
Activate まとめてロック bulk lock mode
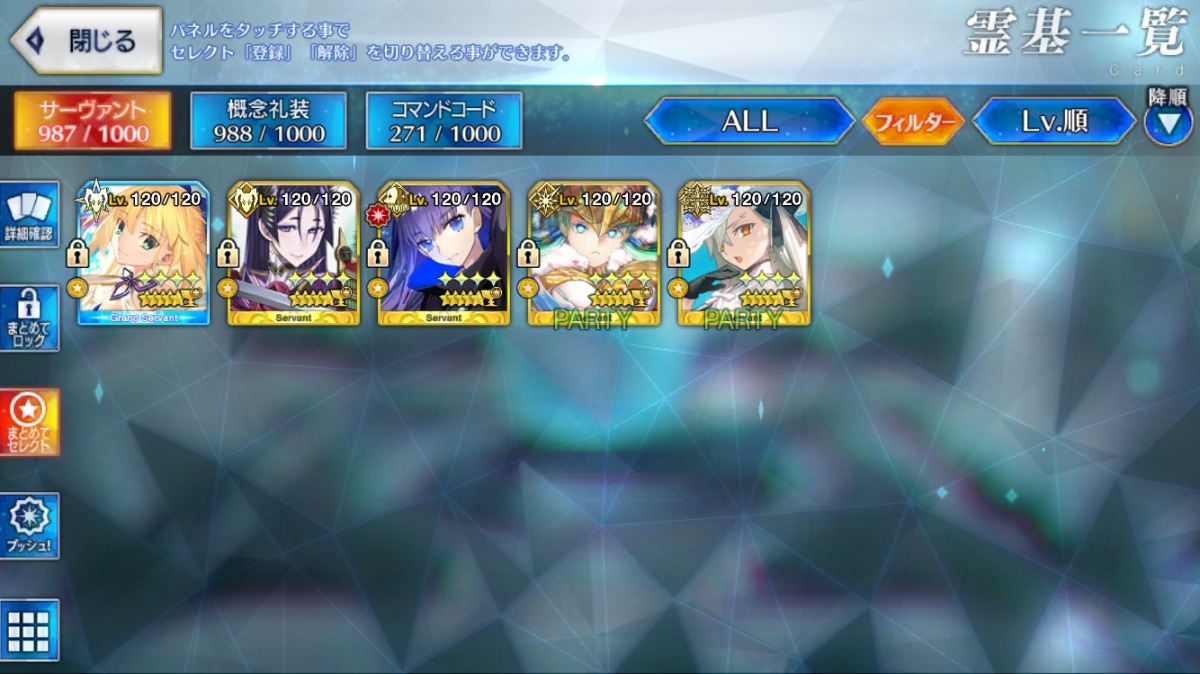click(29, 319)
